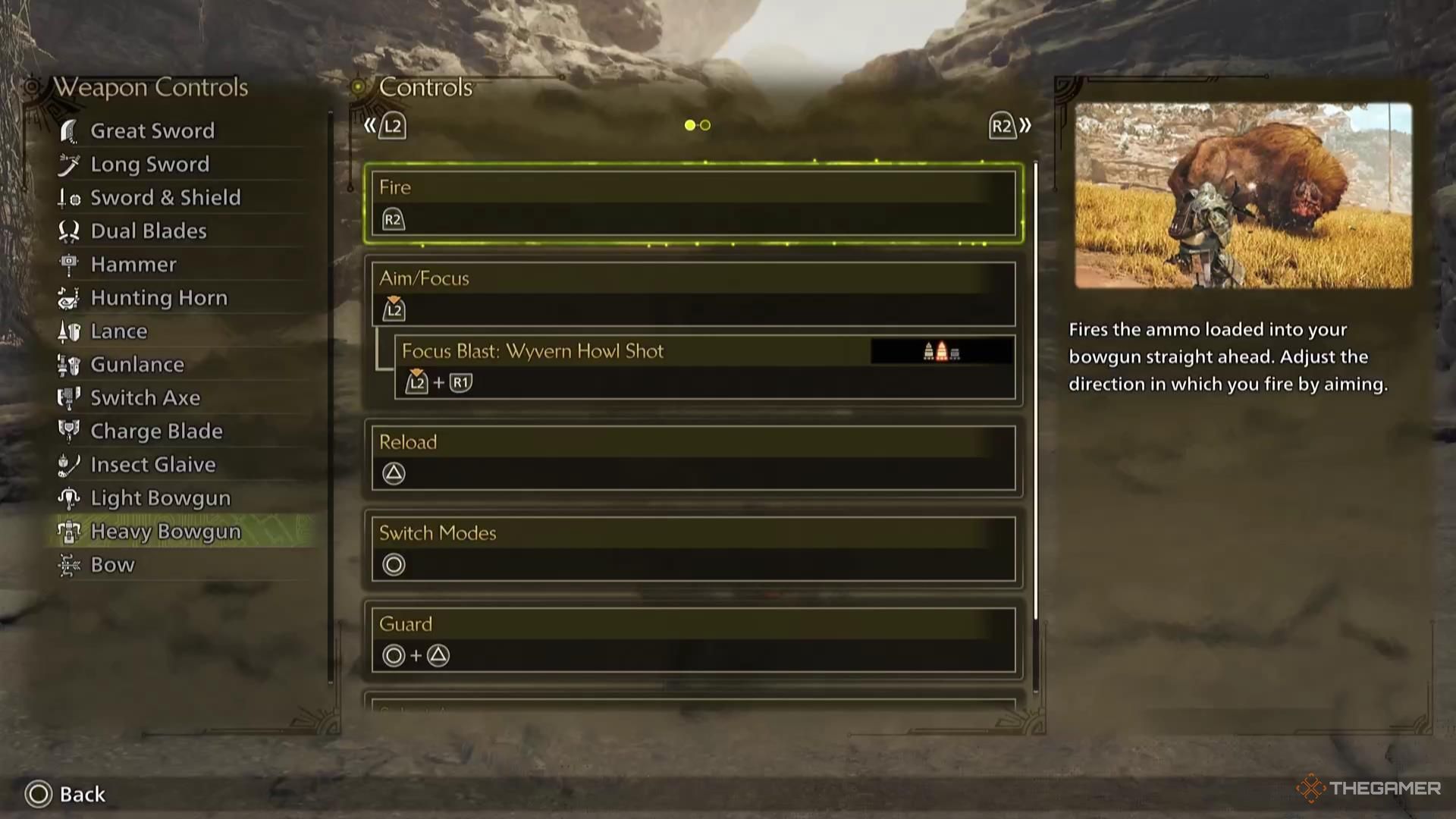Image resolution: width=1456 pixels, height=819 pixels.
Task: Select the Insect Glaive weapon icon
Action: click(x=70, y=464)
